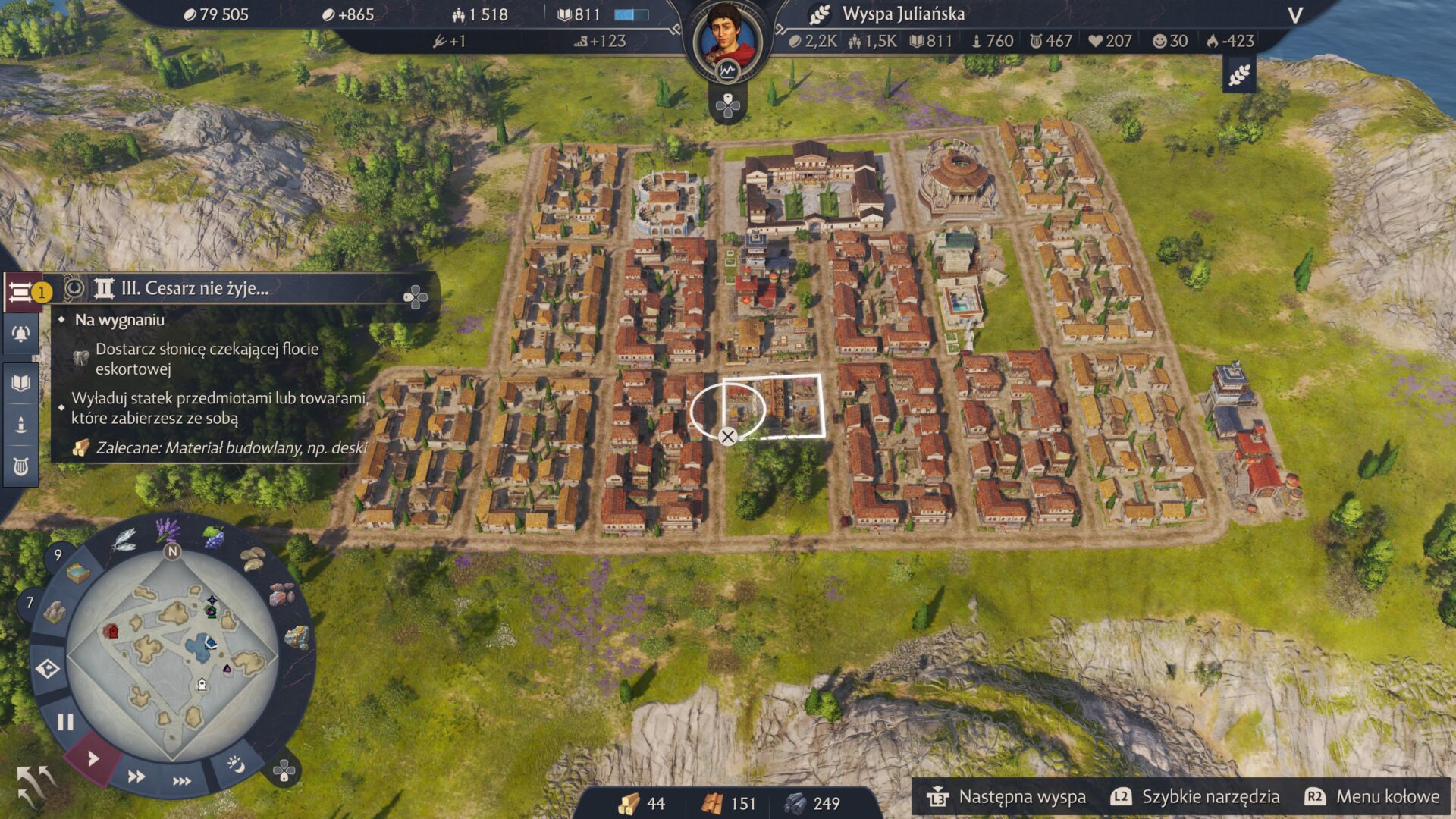Set normal game speed with the play button

[x=93, y=758]
